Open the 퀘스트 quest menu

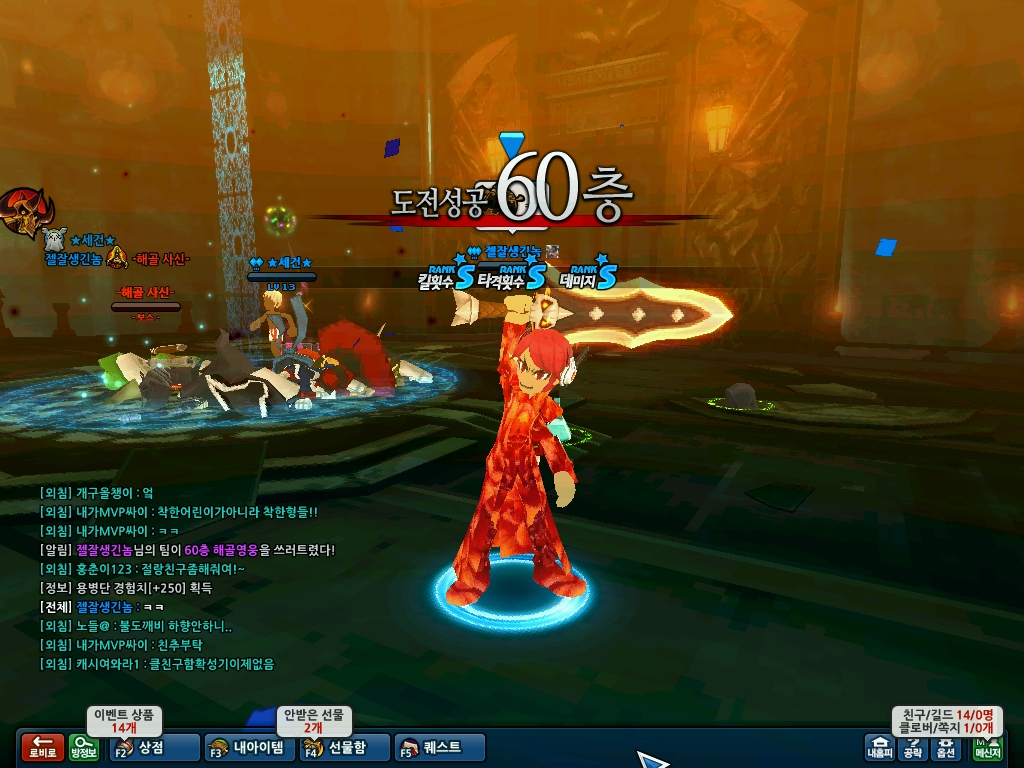(x=441, y=747)
